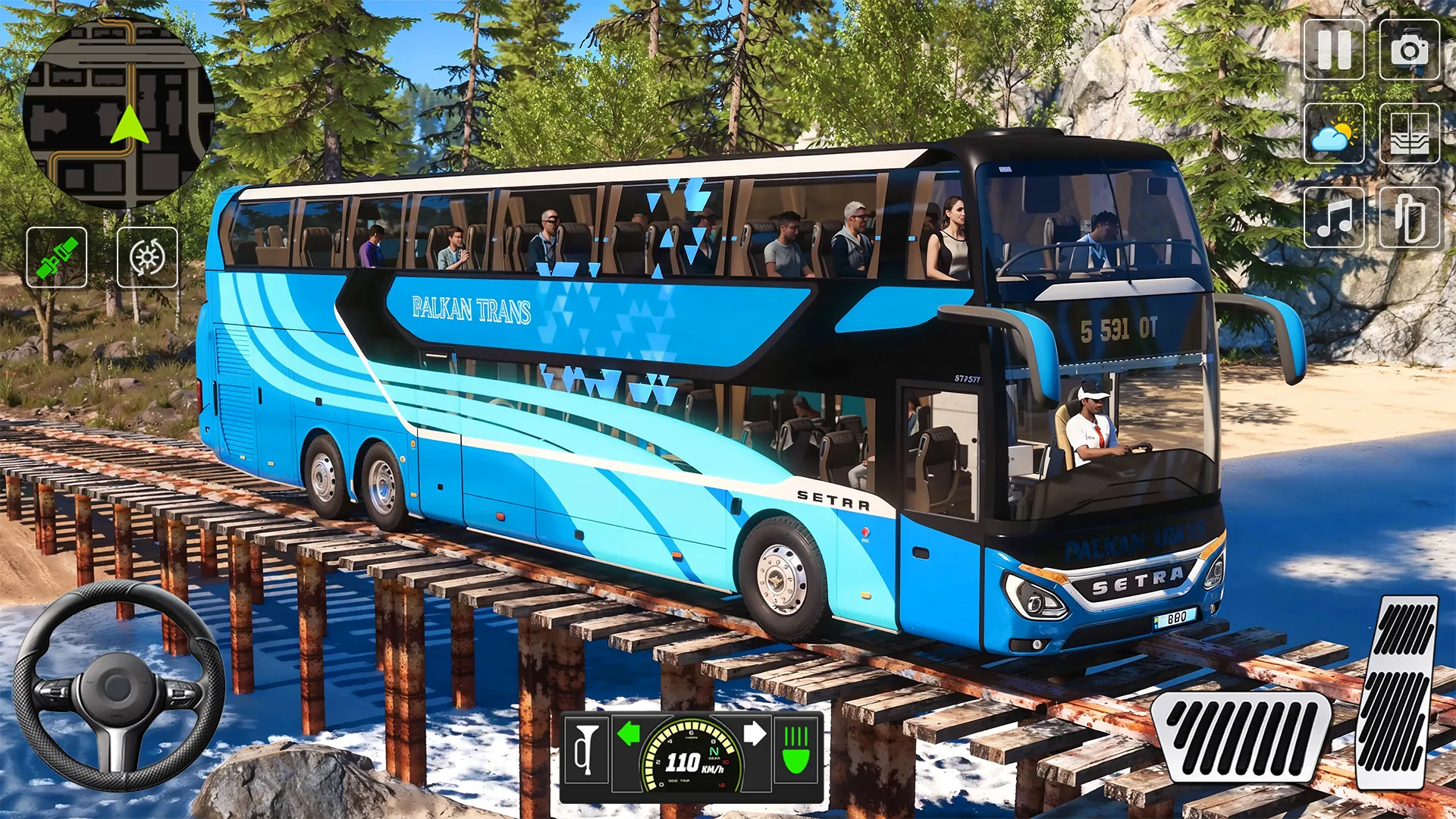Click the steering wheel control

(118, 686)
